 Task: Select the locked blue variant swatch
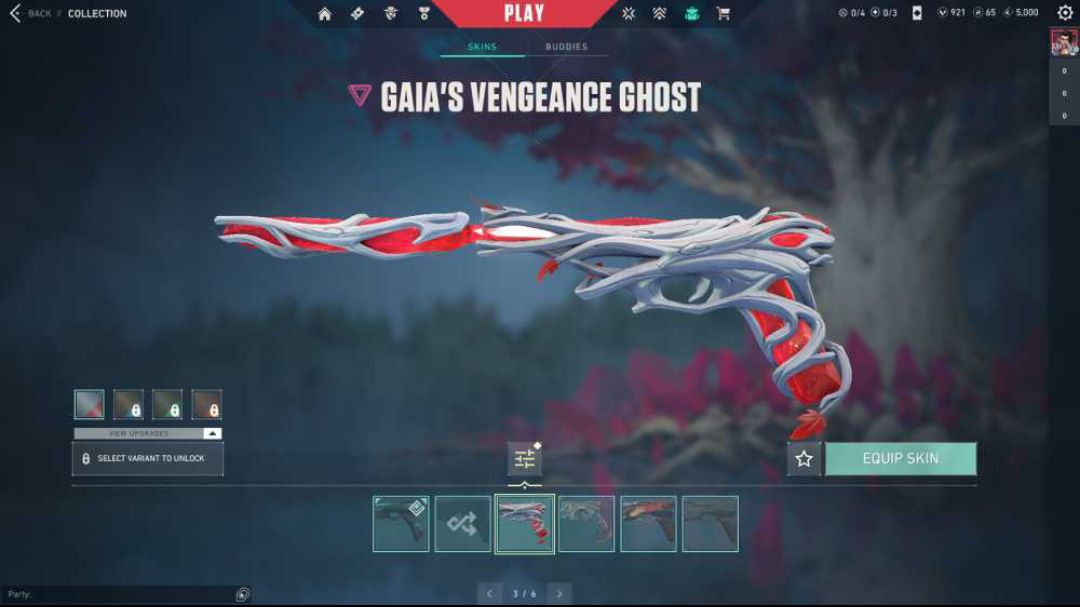[x=128, y=404]
